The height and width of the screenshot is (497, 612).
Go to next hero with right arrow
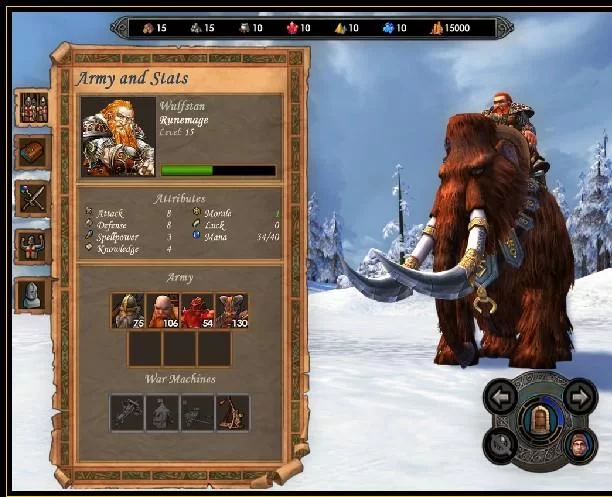(580, 397)
